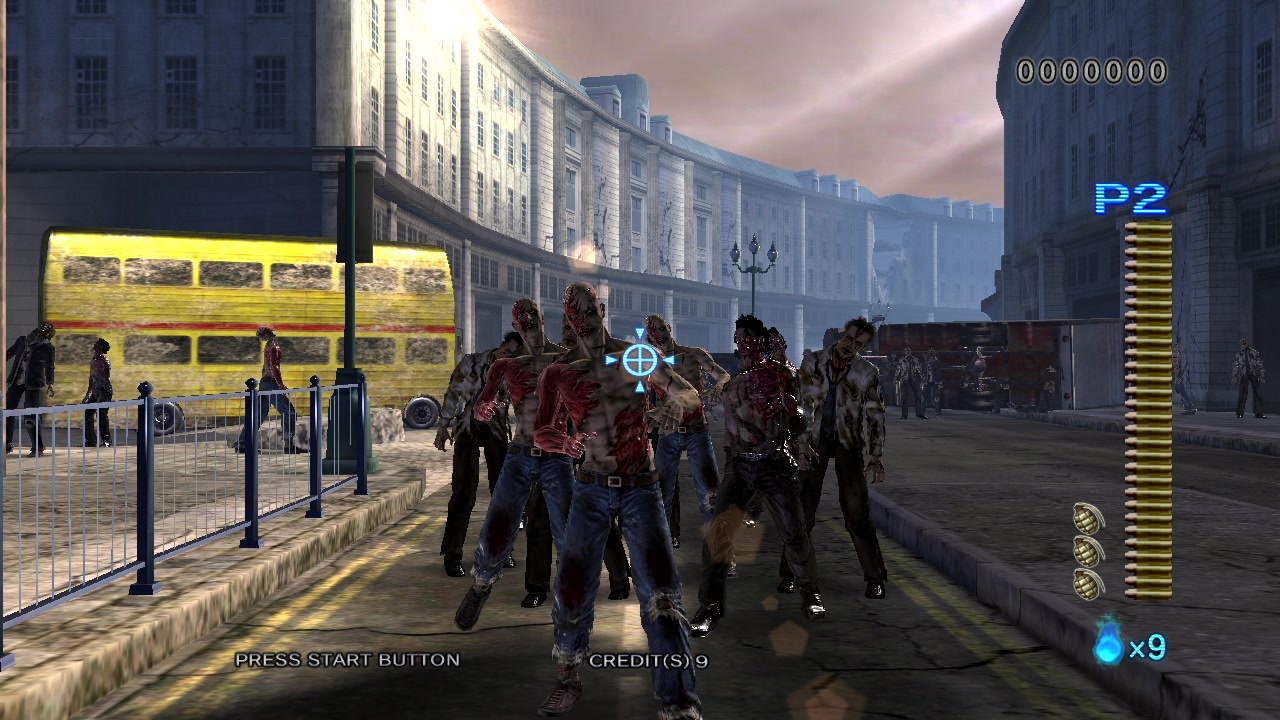Select the P2 player indicator

point(1131,199)
